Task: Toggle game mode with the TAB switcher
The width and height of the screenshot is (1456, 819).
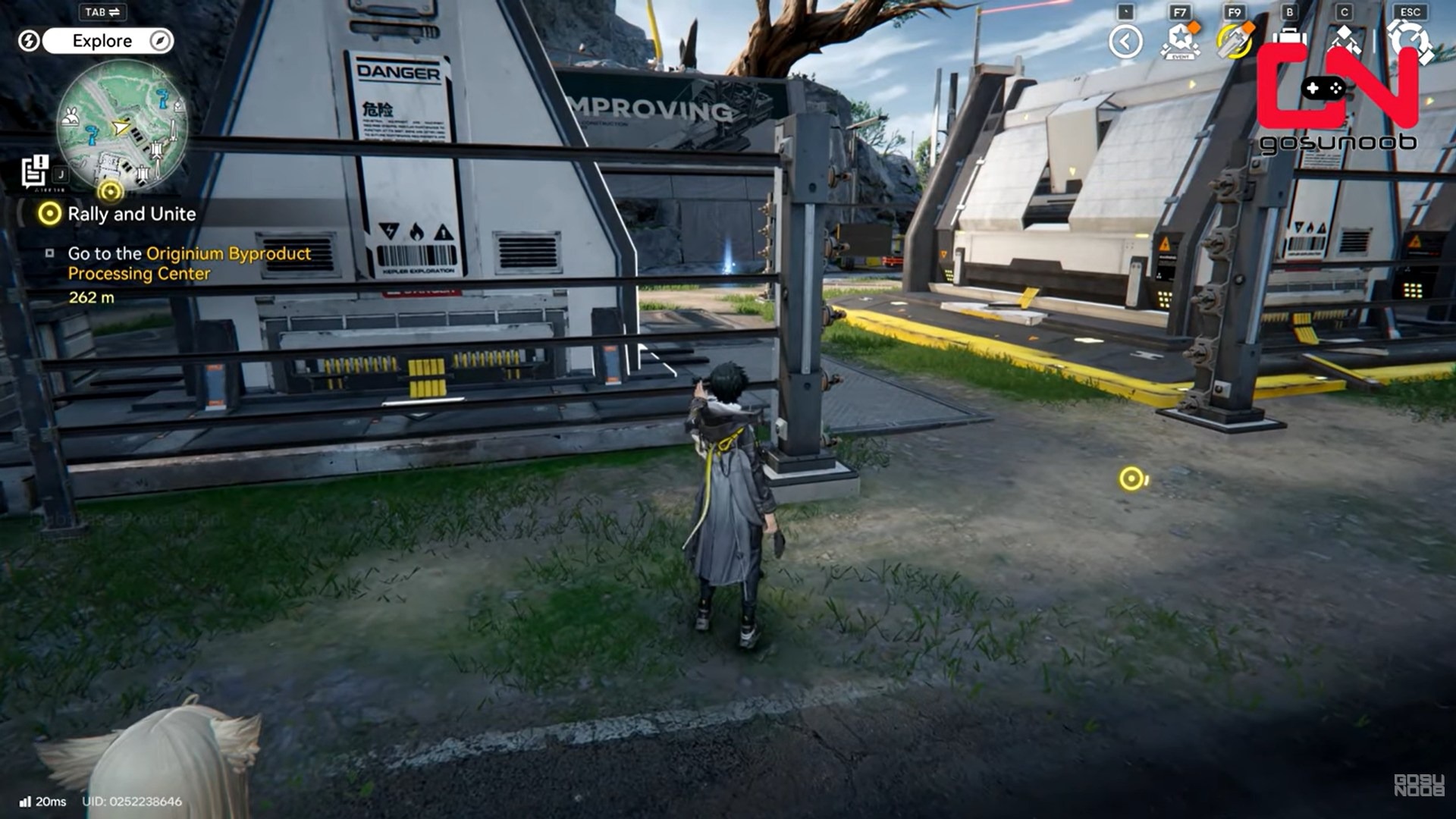Action: click(x=102, y=13)
